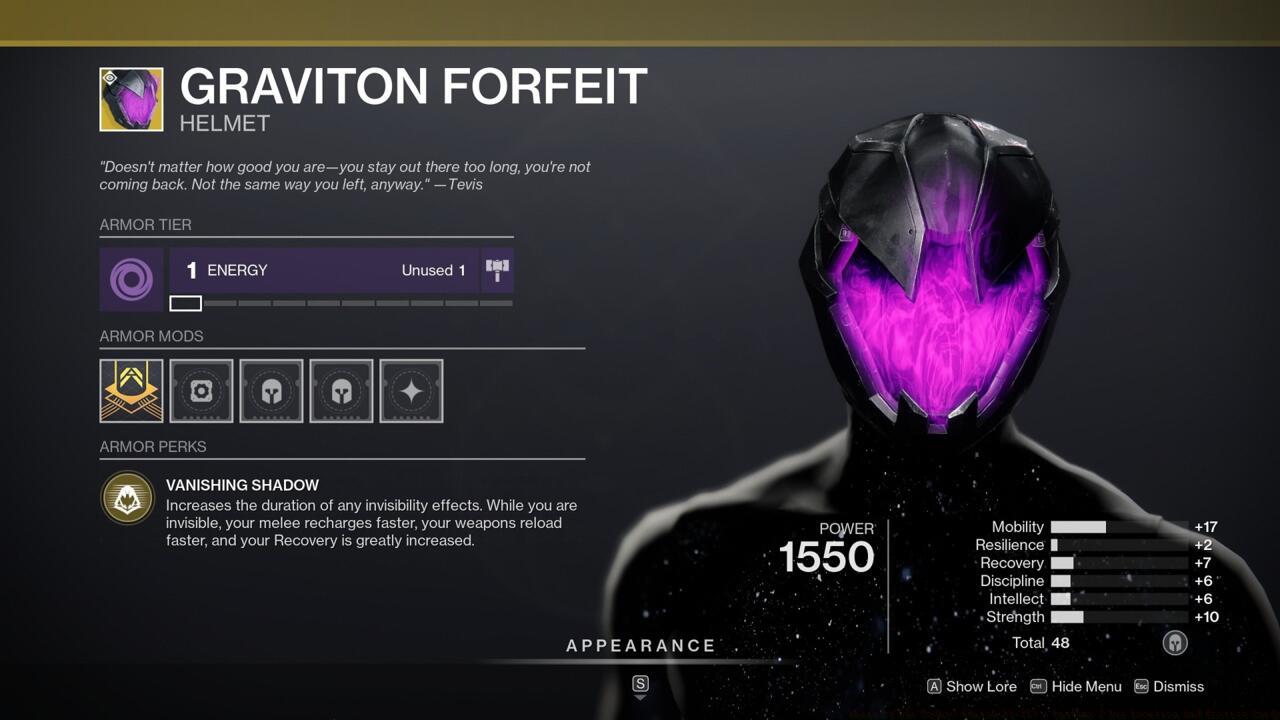The width and height of the screenshot is (1280, 720).
Task: Select the gold general armor mod slot
Action: pyautogui.click(x=131, y=390)
